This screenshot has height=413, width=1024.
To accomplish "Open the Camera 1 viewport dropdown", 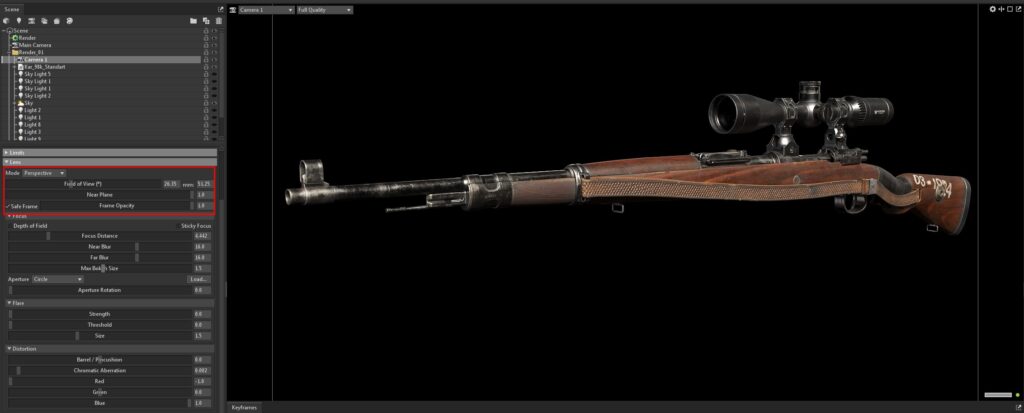I will tap(266, 9).
